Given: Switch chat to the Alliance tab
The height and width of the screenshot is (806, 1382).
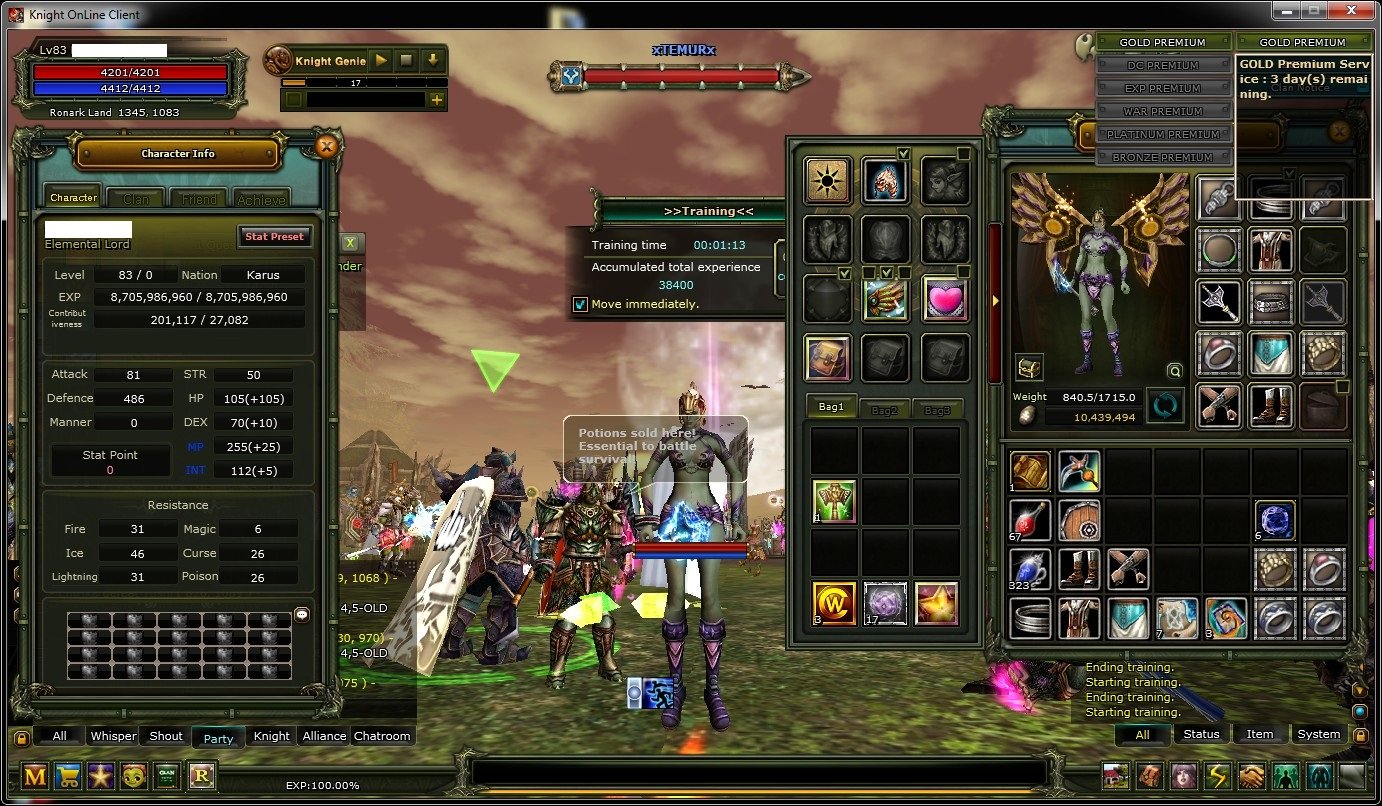Looking at the screenshot, I should (324, 736).
